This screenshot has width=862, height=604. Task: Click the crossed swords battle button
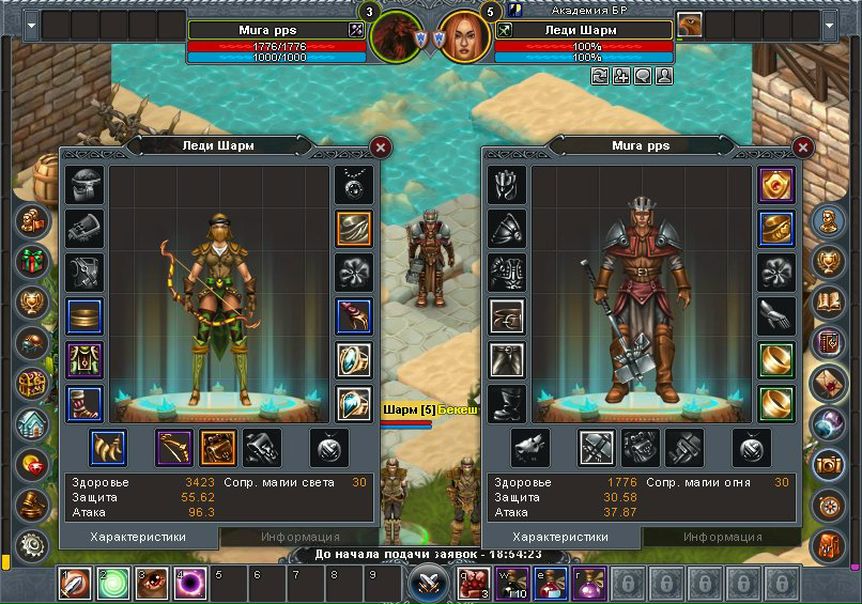[429, 582]
